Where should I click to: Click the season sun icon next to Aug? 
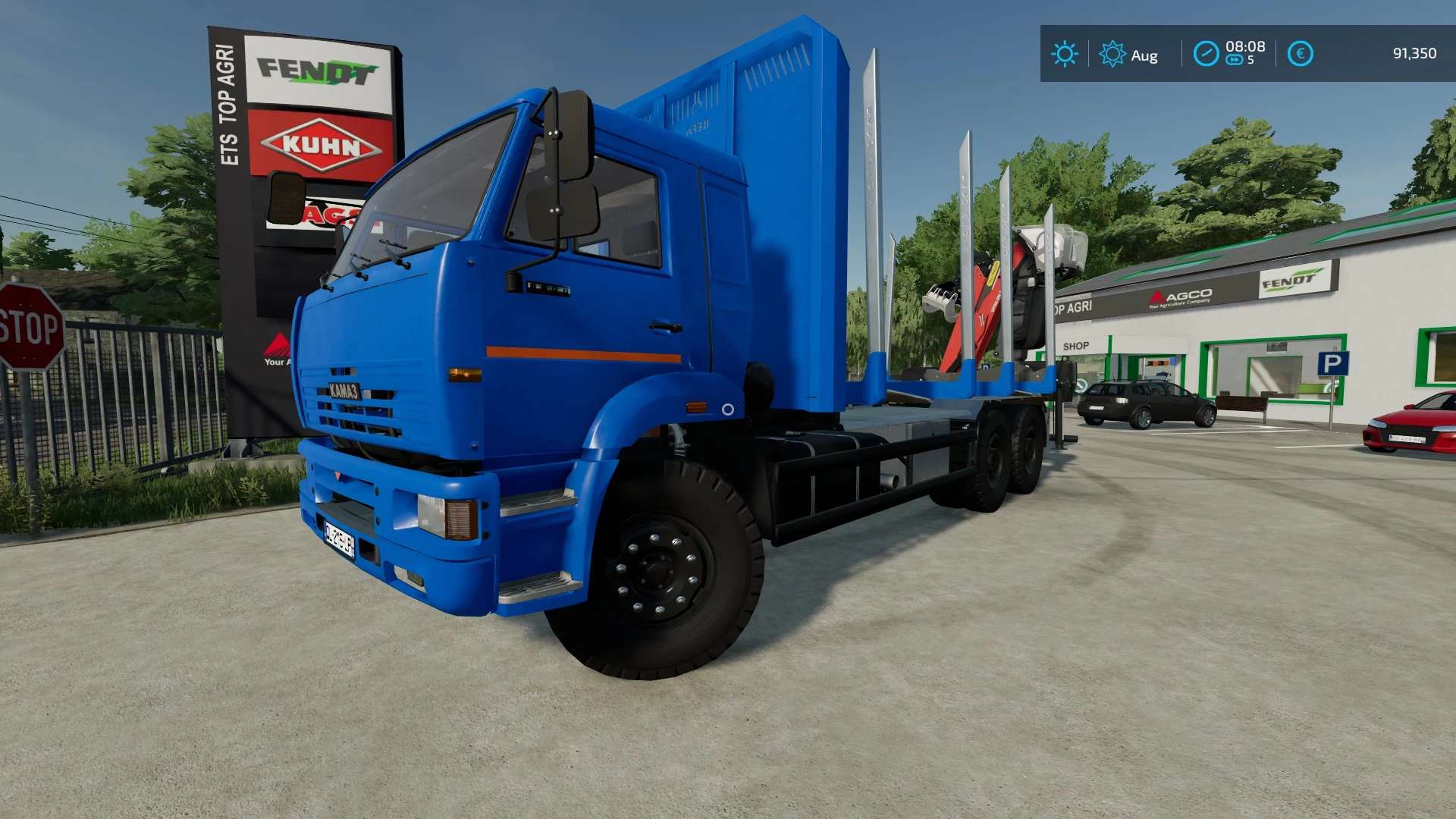click(1112, 54)
